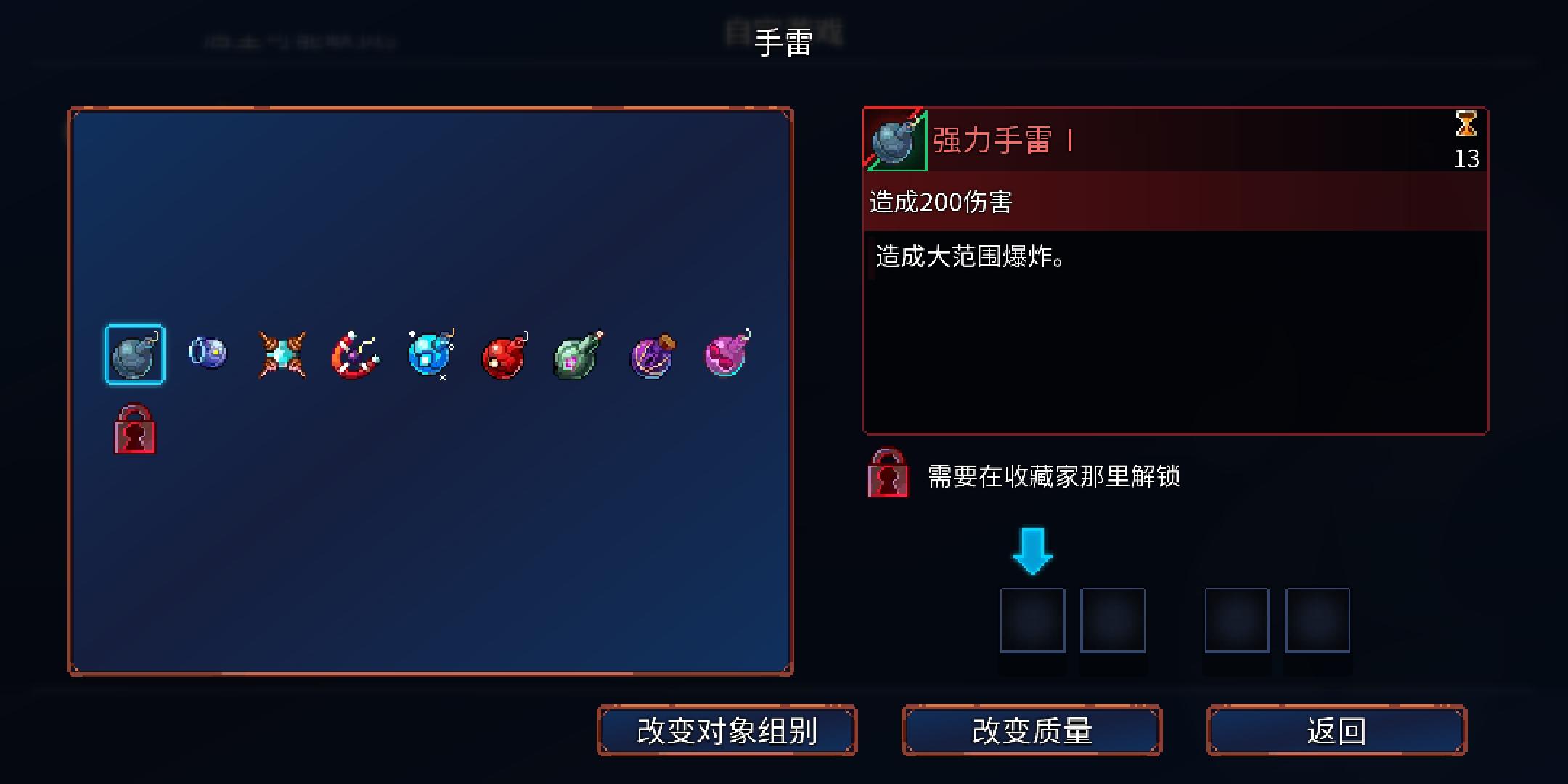Select the cluster spike grenade icon
1568x784 pixels.
coord(282,355)
